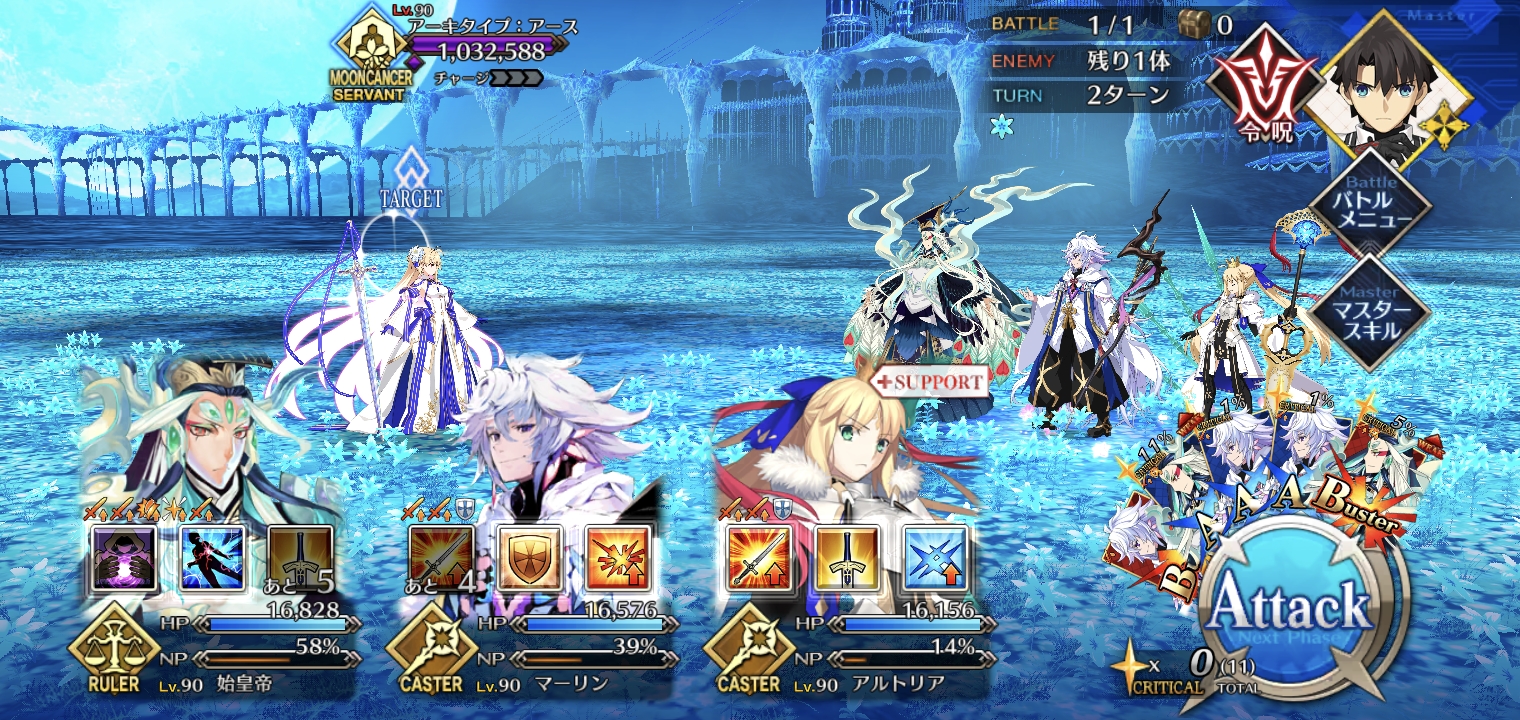This screenshot has width=1520, height=720.
Task: Show マーリン's Caster class status
Action: point(428,658)
